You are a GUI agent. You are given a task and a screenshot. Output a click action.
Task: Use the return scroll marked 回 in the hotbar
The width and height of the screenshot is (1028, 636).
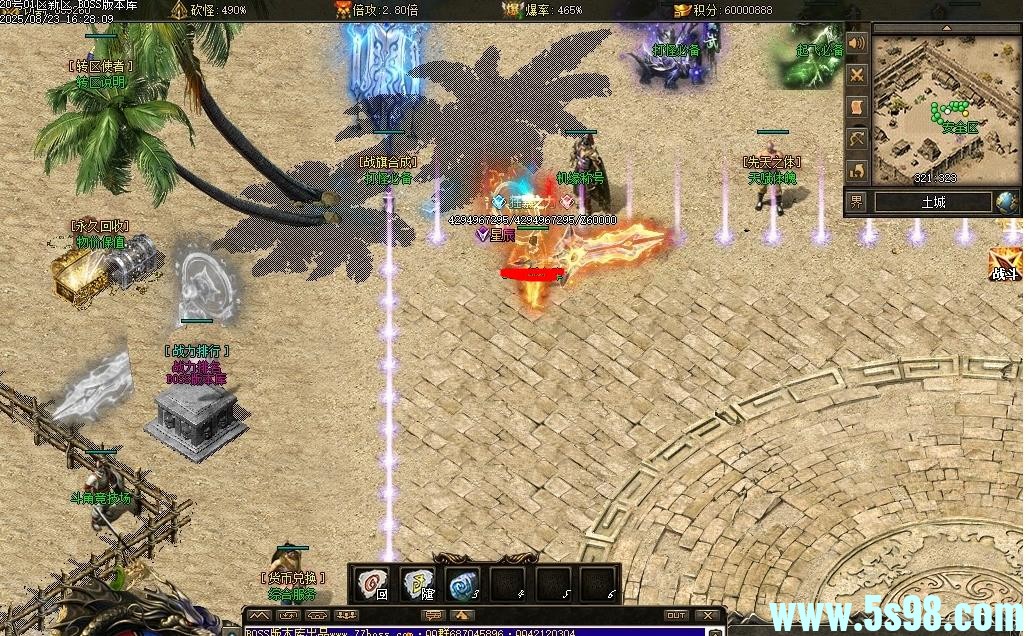click(372, 583)
